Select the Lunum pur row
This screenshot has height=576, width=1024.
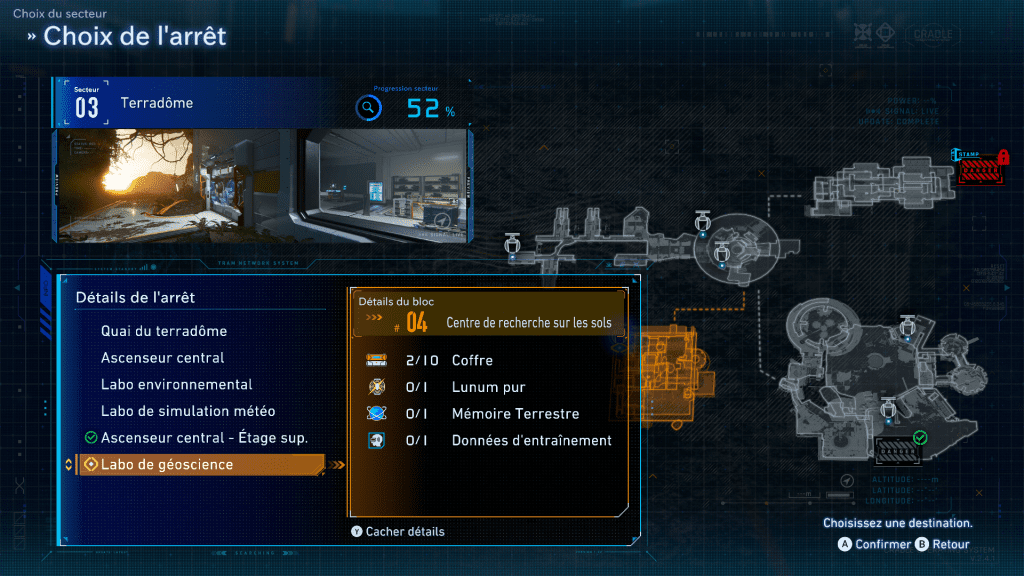point(490,387)
